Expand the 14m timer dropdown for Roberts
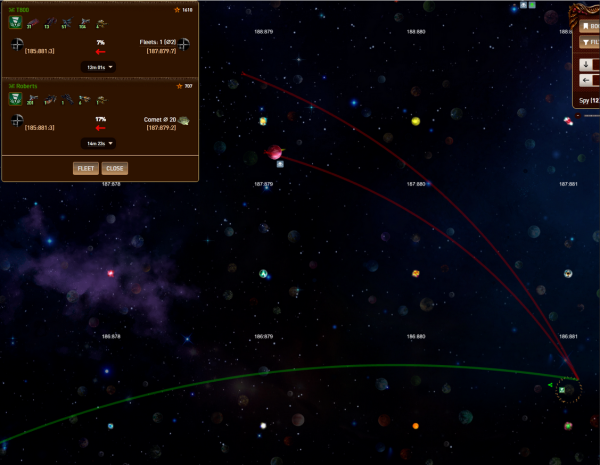The width and height of the screenshot is (600, 465). [x=97, y=143]
